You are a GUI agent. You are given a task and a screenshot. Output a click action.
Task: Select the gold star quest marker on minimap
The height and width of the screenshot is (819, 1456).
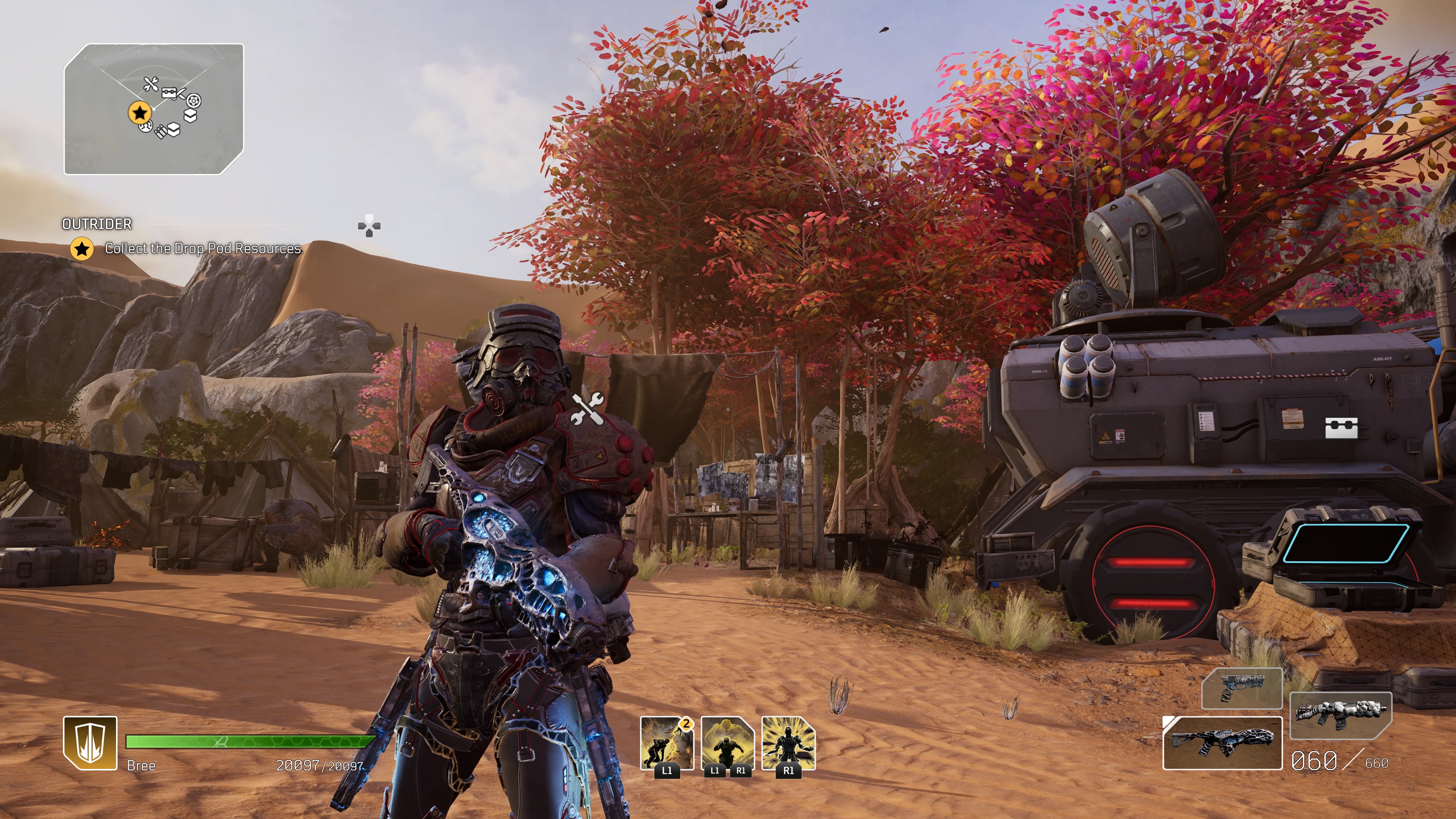pyautogui.click(x=139, y=113)
